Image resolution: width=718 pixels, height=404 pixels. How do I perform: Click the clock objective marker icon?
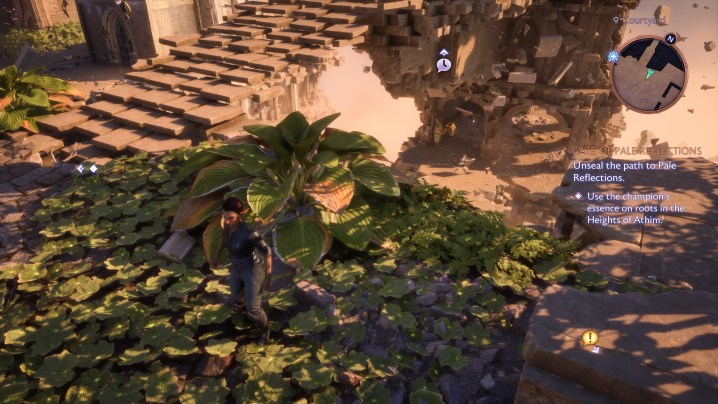[443, 64]
